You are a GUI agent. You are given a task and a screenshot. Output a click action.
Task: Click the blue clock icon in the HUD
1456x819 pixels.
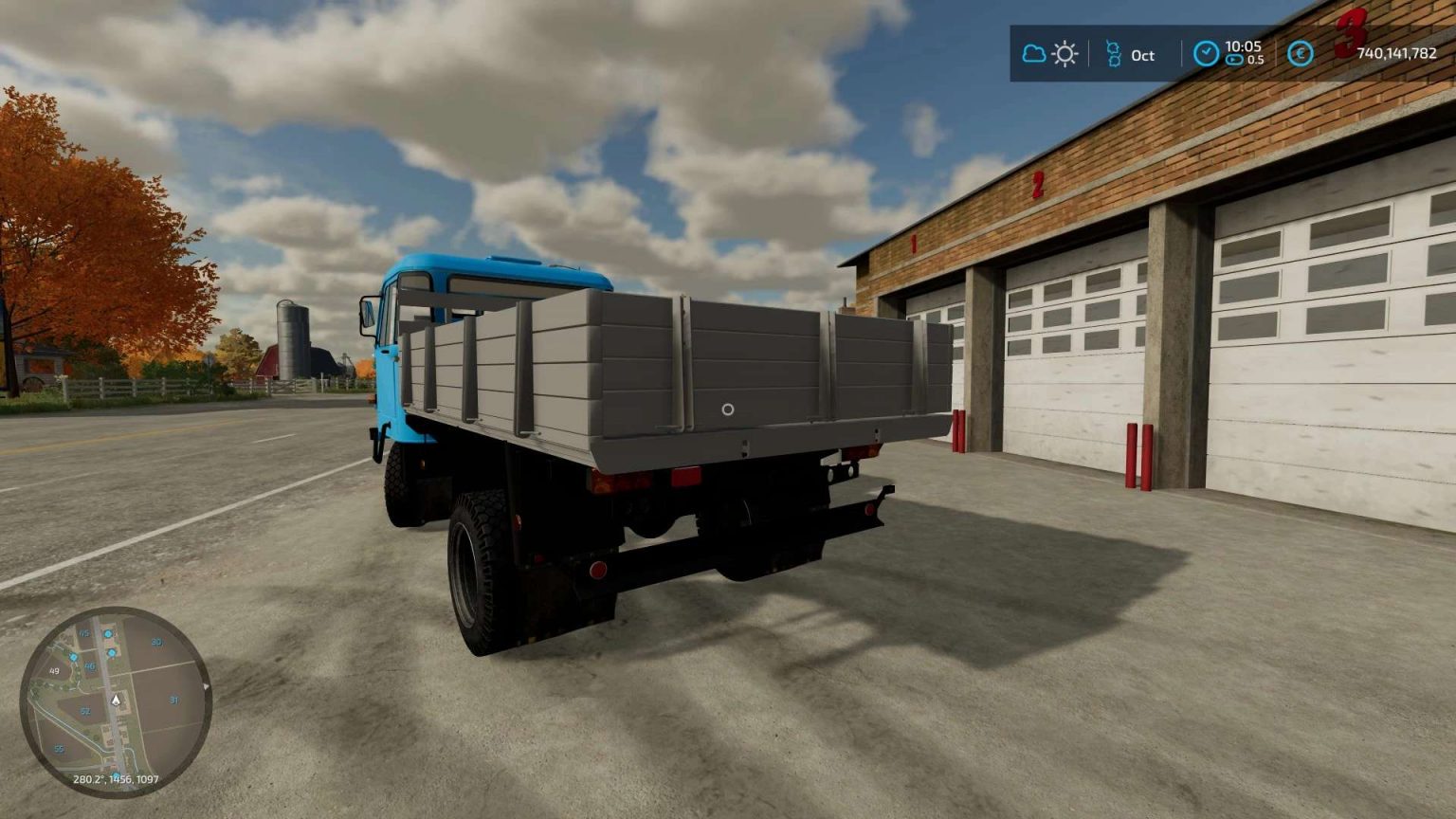click(x=1206, y=51)
